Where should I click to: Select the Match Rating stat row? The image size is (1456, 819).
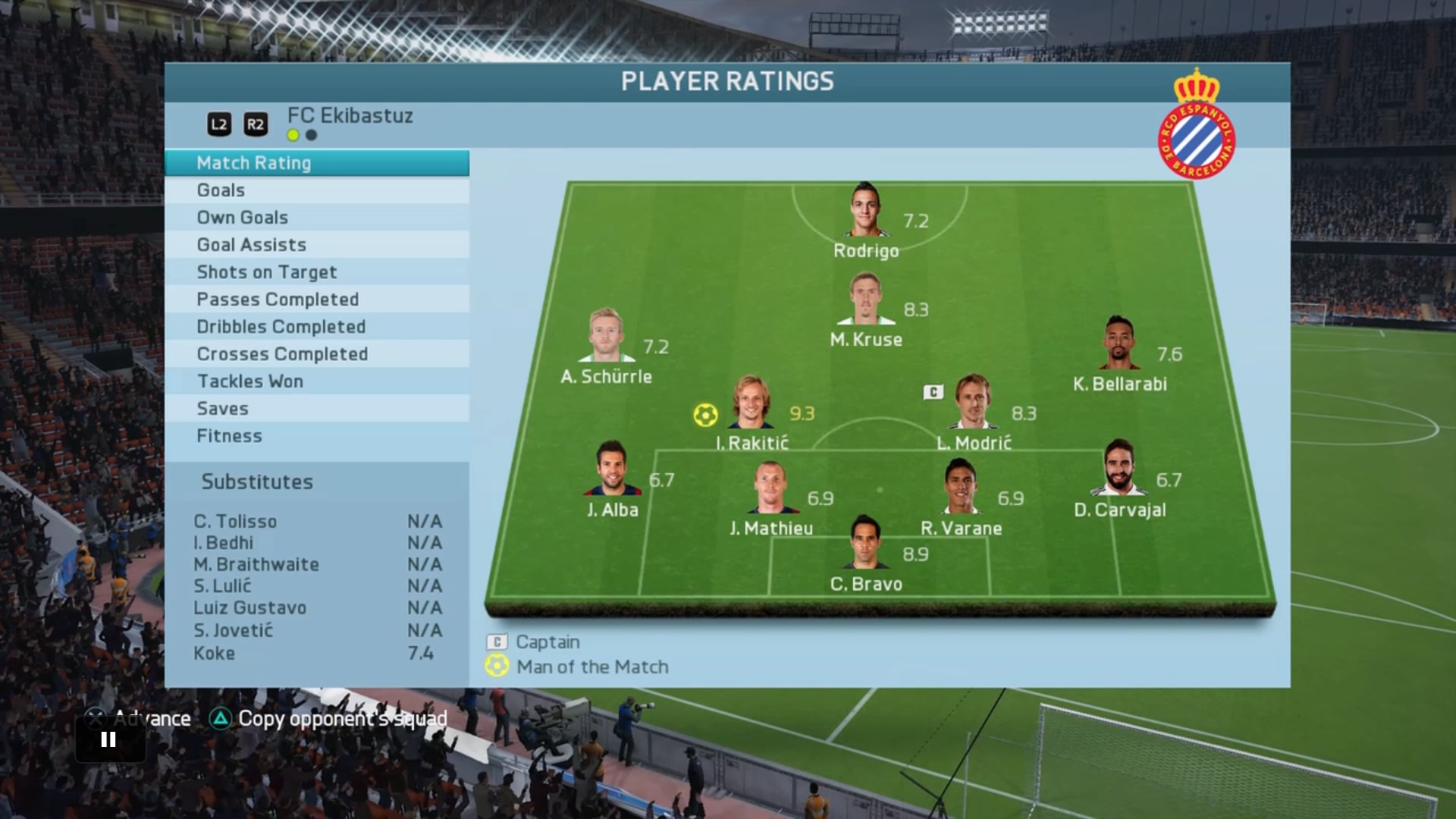click(316, 163)
